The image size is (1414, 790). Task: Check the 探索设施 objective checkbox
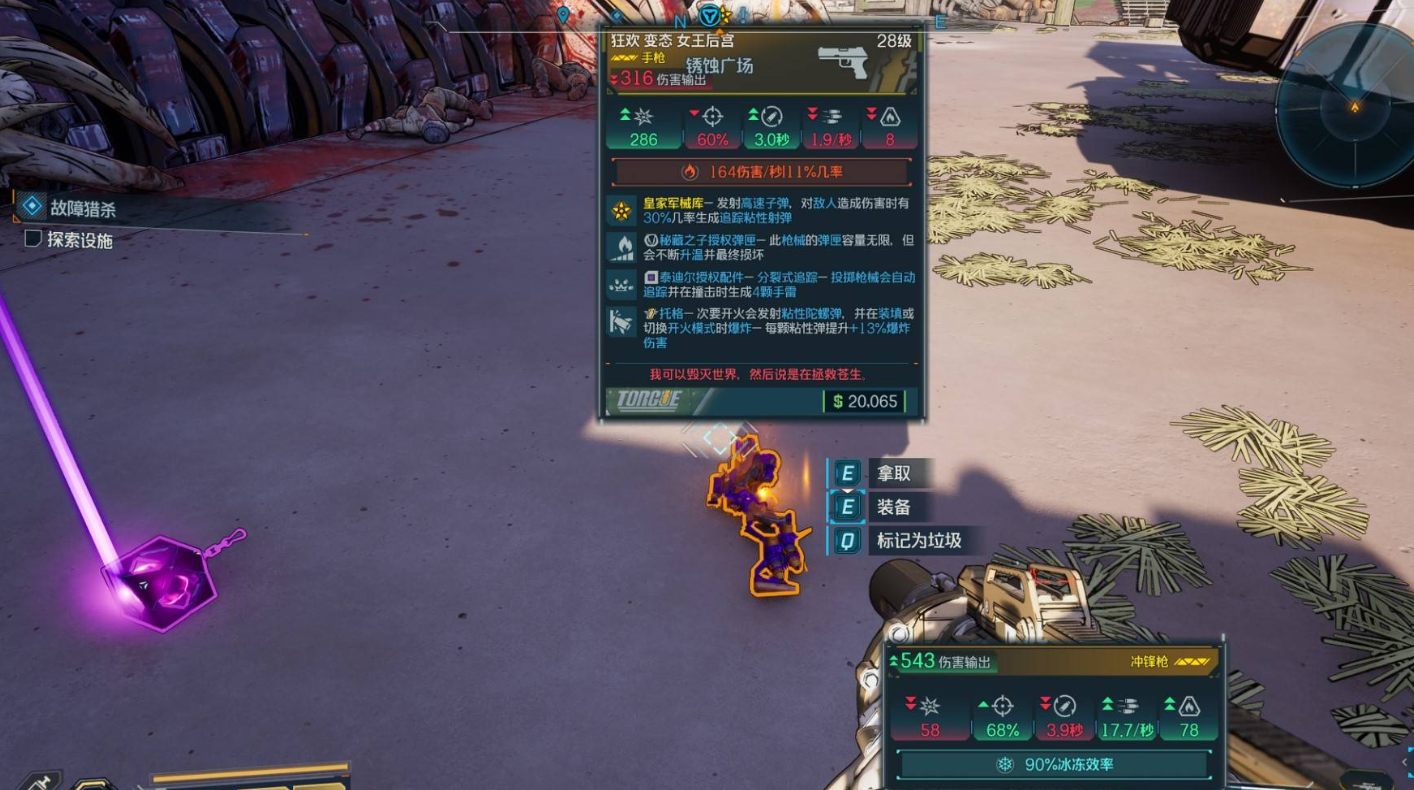point(32,238)
